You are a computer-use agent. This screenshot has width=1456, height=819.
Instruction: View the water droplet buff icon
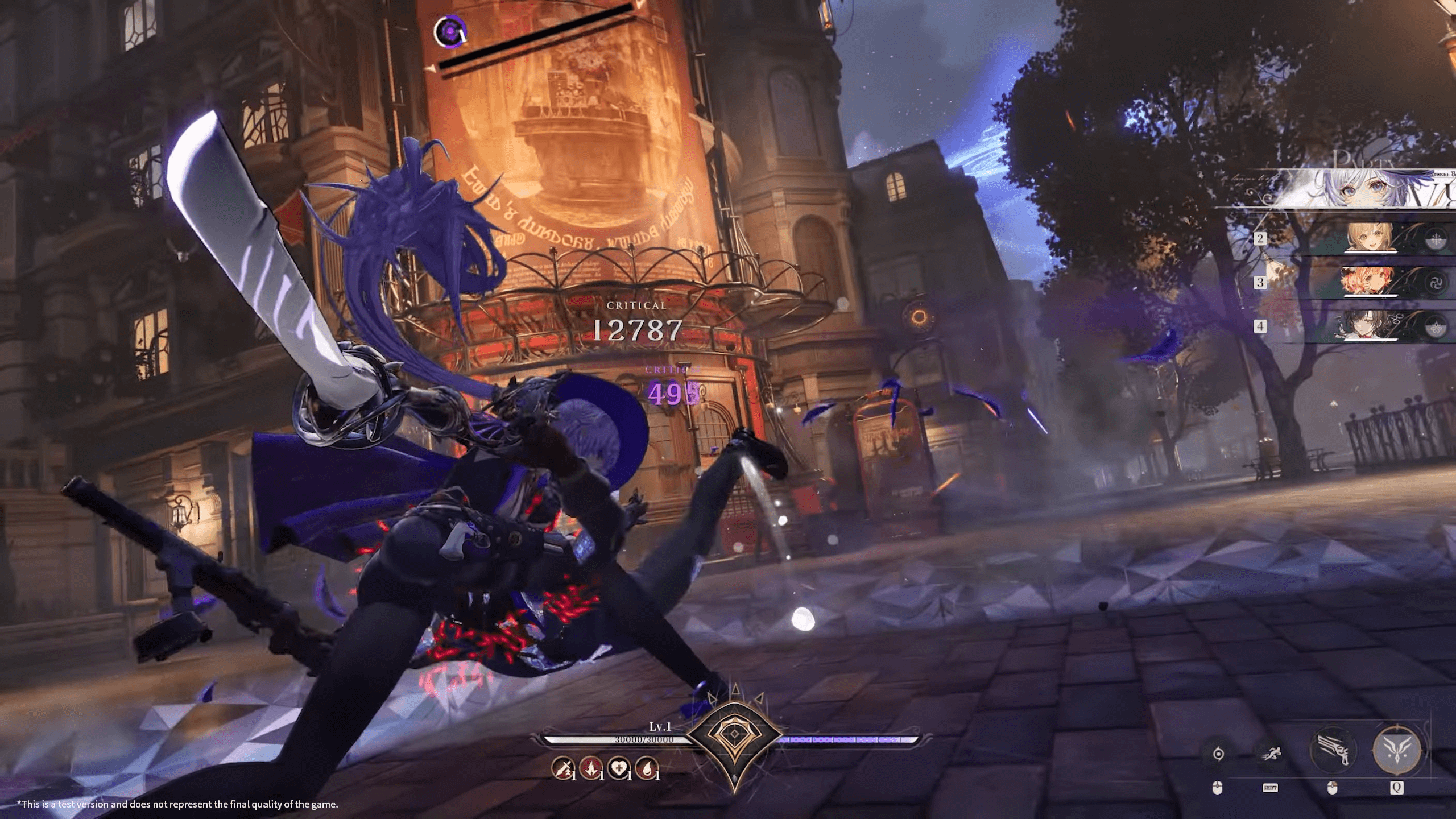point(646,769)
